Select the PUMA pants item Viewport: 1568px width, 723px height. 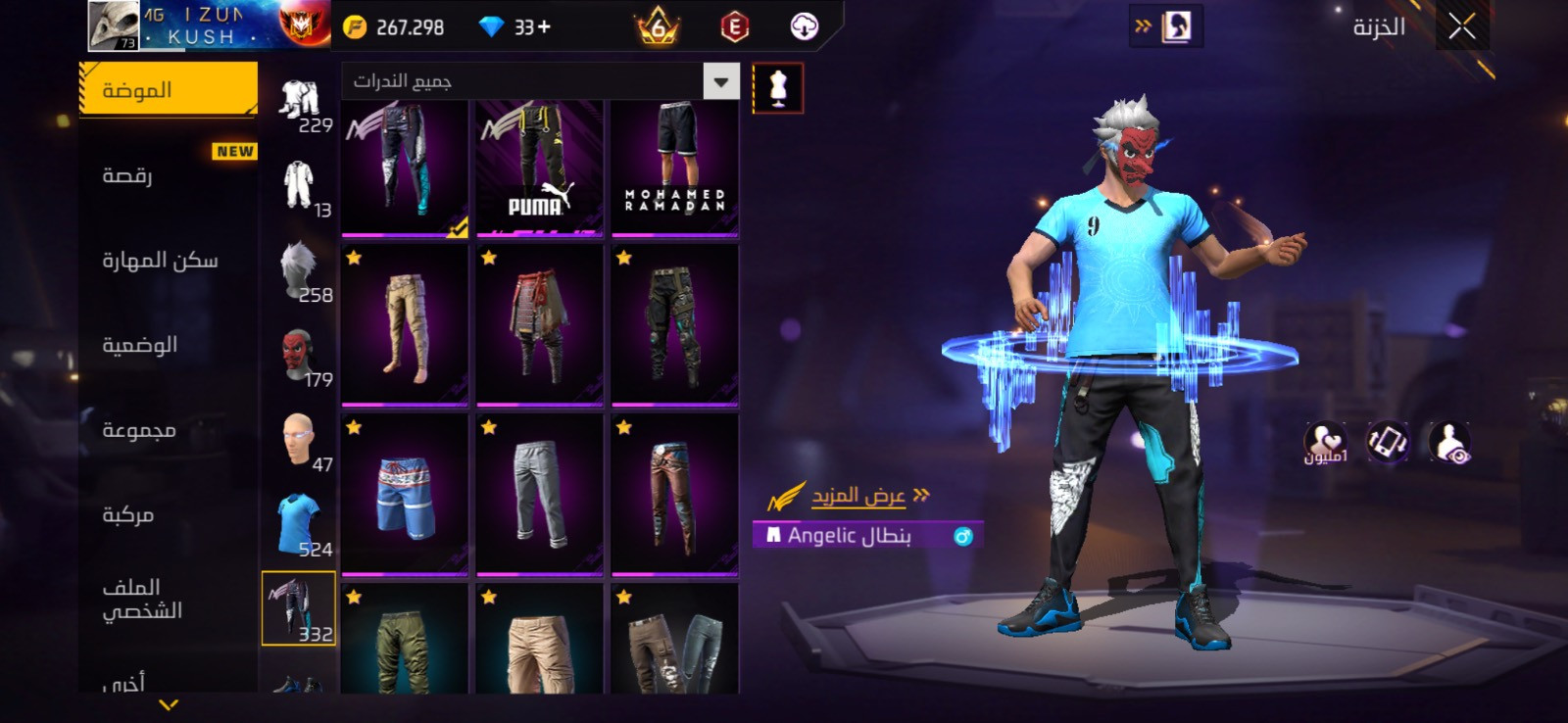(x=540, y=168)
